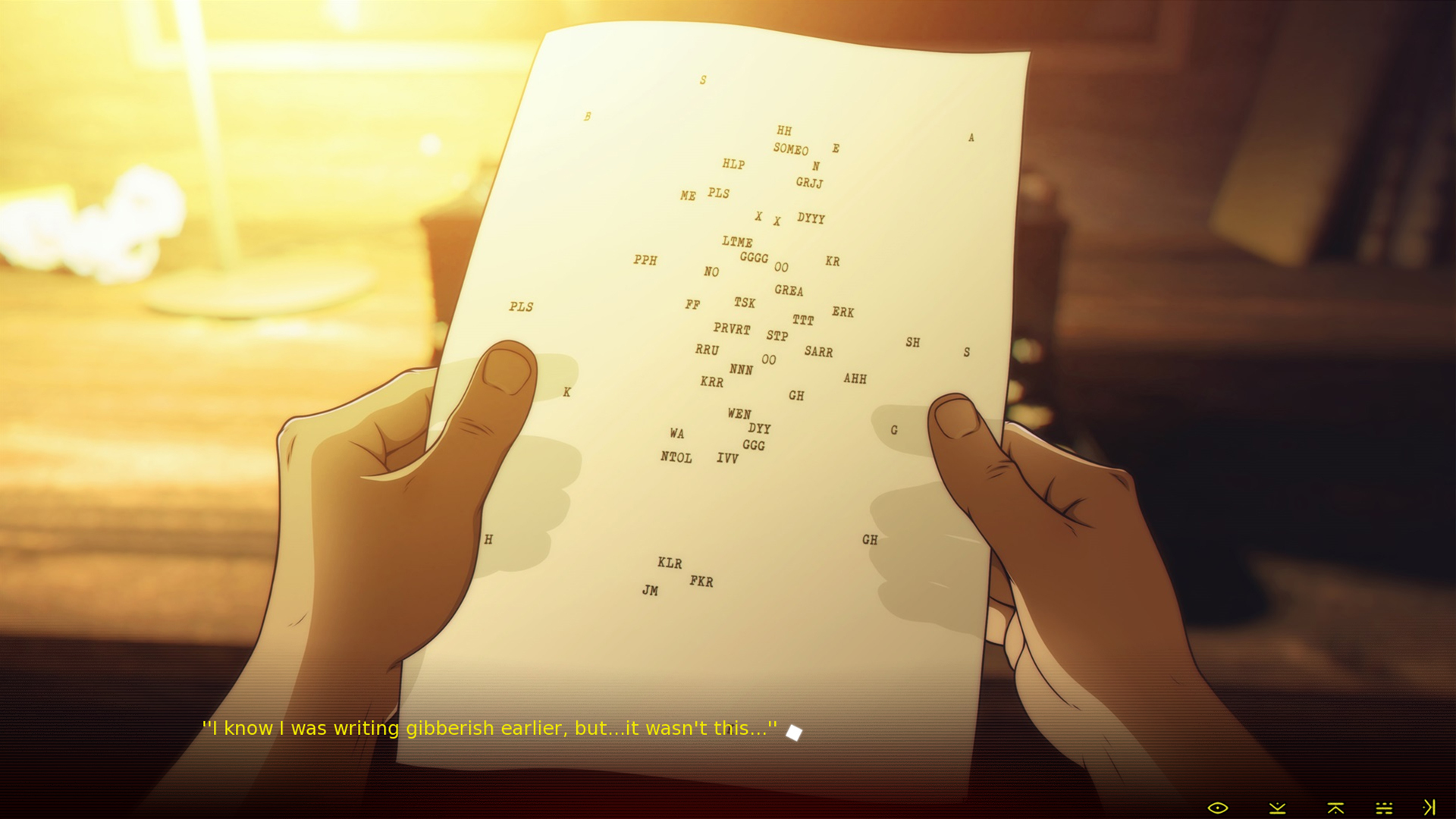
Task: Click the word SOMEO on the paper
Action: (789, 150)
